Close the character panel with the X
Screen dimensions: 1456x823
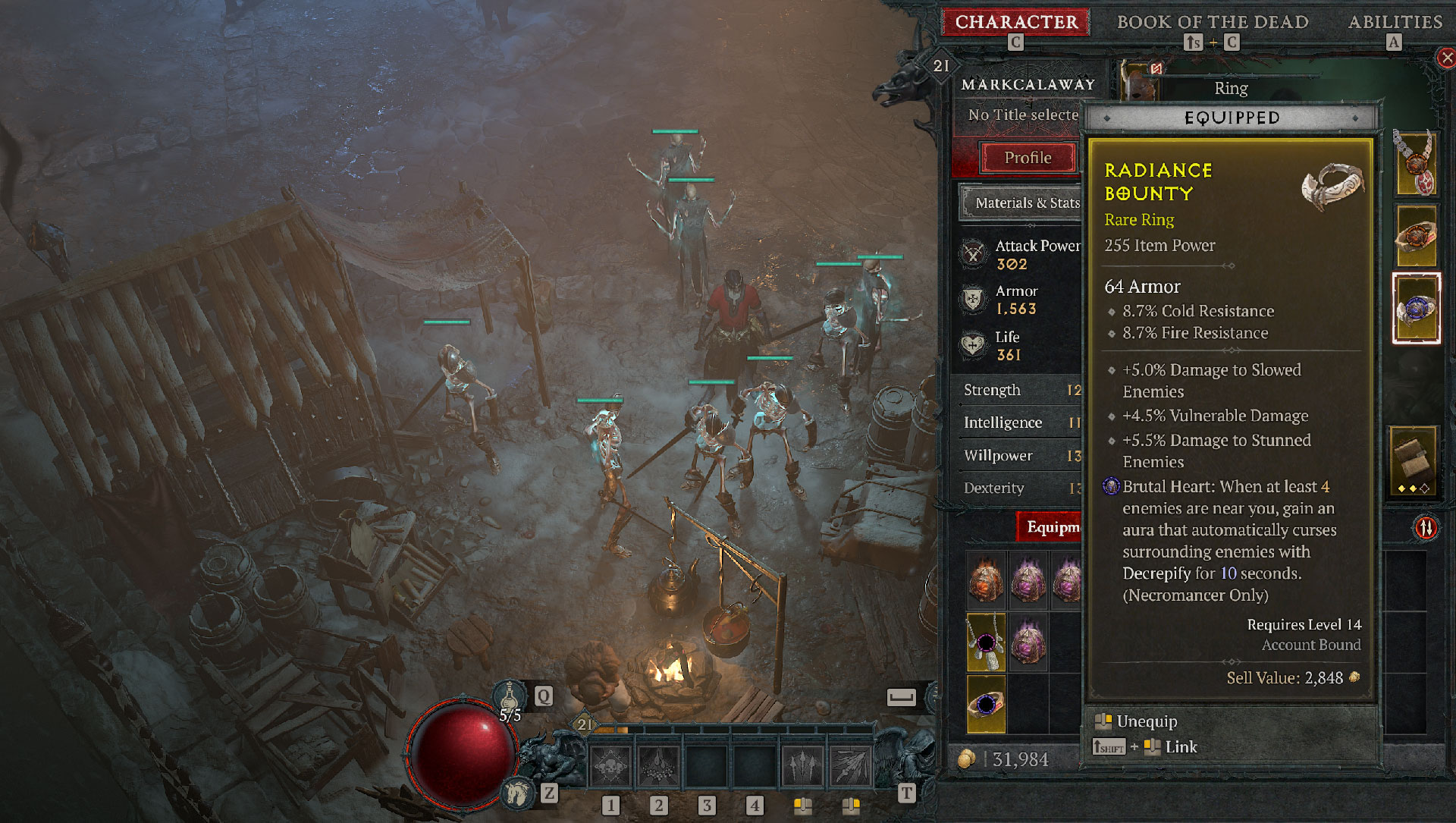click(1446, 58)
